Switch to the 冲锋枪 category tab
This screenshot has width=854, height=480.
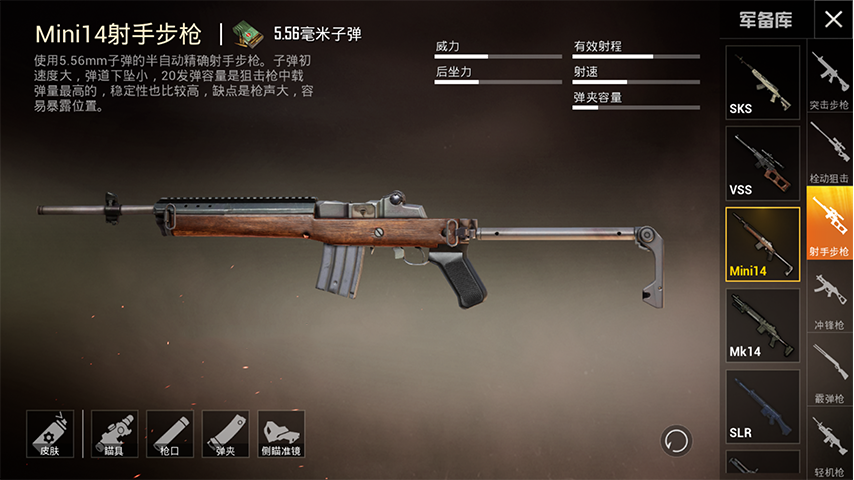(829, 300)
